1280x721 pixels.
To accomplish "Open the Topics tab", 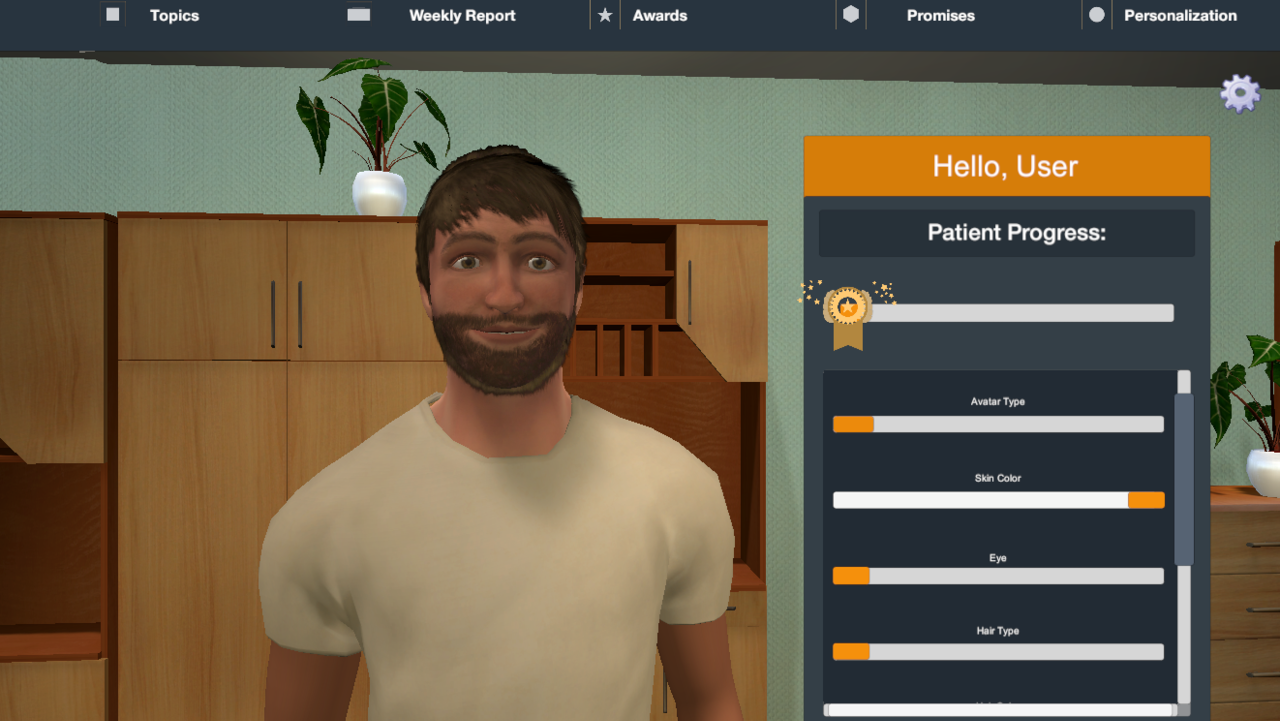I will 174,16.
